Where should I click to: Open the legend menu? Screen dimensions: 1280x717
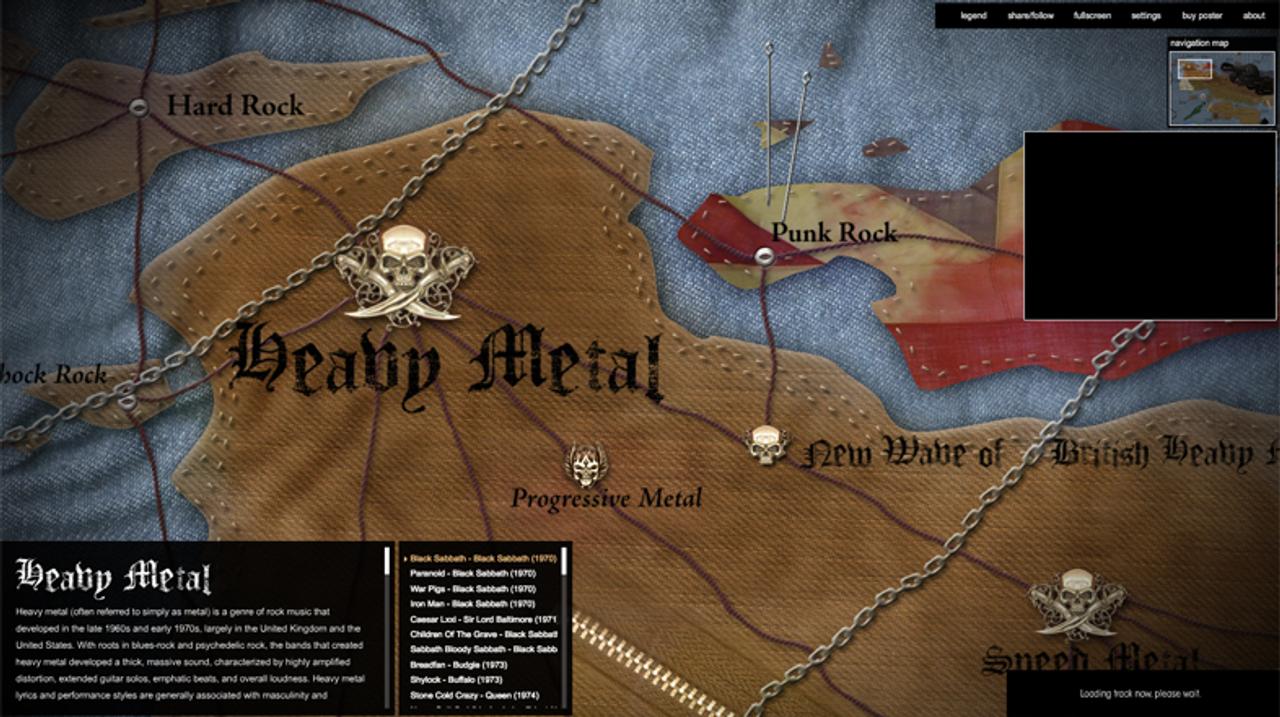coord(973,16)
